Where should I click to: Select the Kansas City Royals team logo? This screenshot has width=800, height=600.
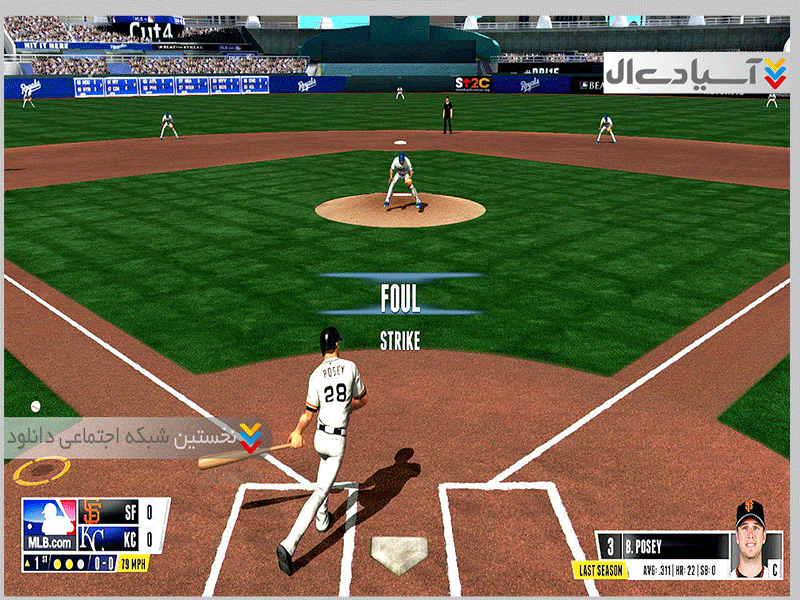[x=92, y=539]
